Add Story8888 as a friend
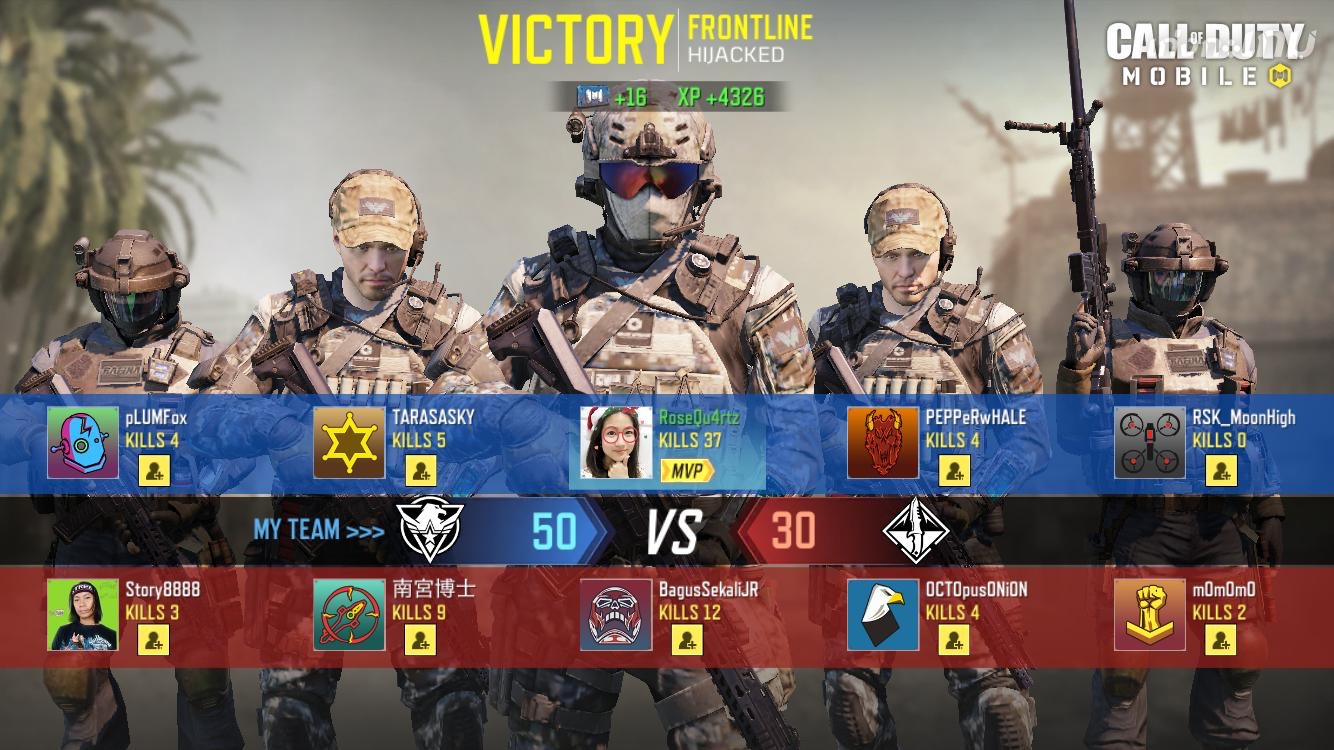 153,640
